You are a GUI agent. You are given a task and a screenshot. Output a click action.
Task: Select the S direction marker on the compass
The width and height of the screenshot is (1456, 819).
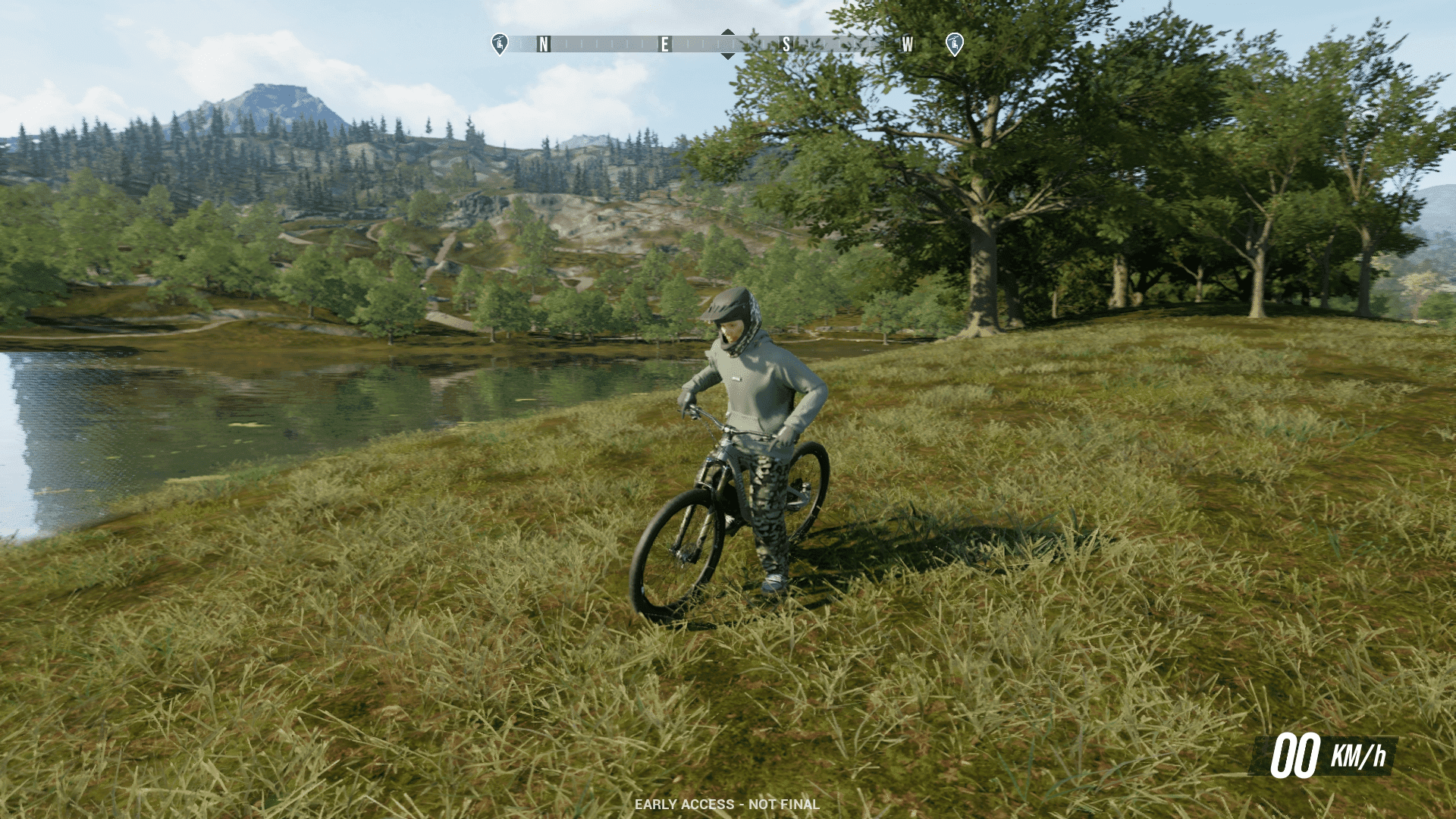pyautogui.click(x=785, y=44)
